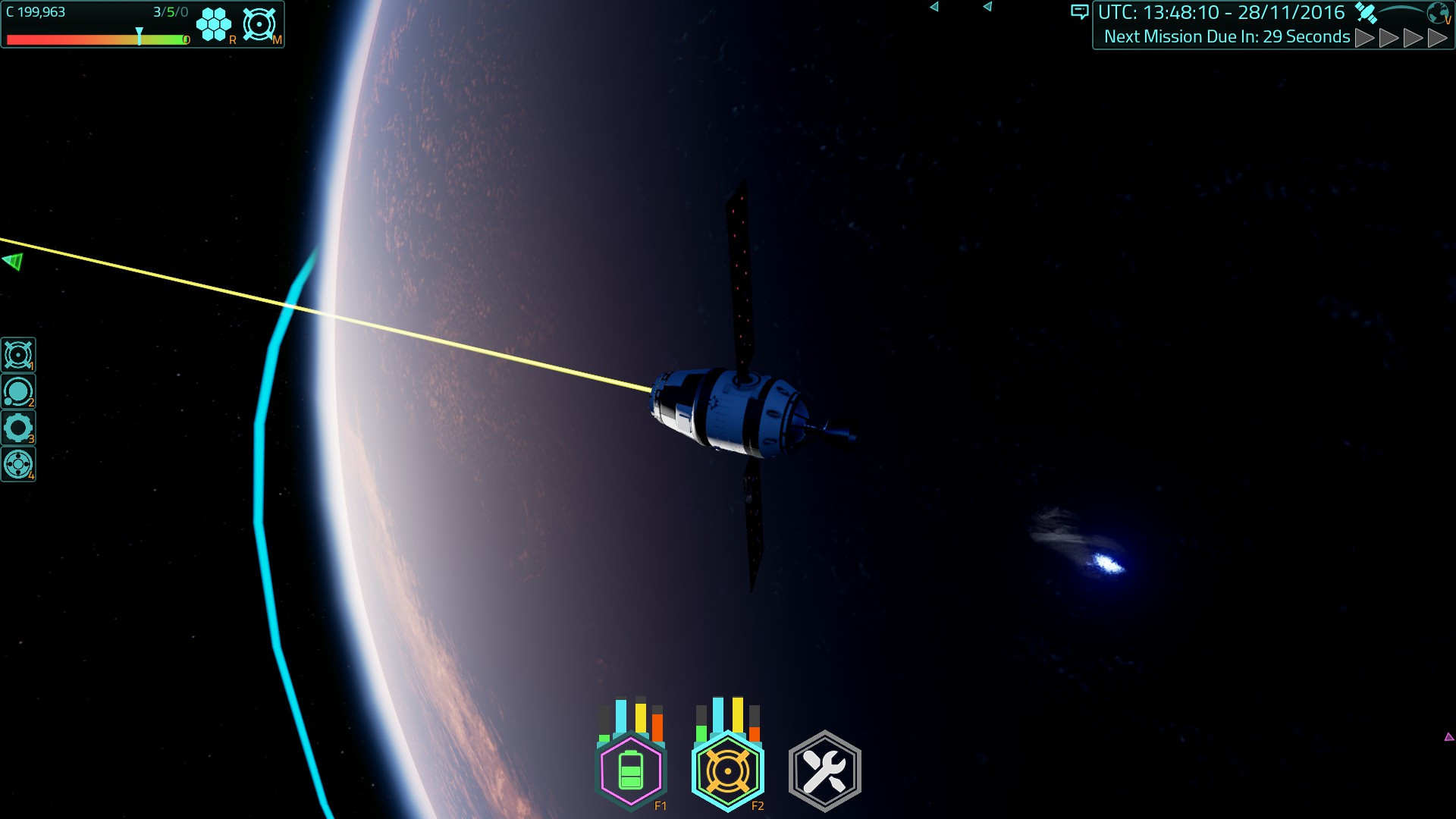Open the power management panel via F1 battery hexagon
1456x819 pixels.
(631, 768)
